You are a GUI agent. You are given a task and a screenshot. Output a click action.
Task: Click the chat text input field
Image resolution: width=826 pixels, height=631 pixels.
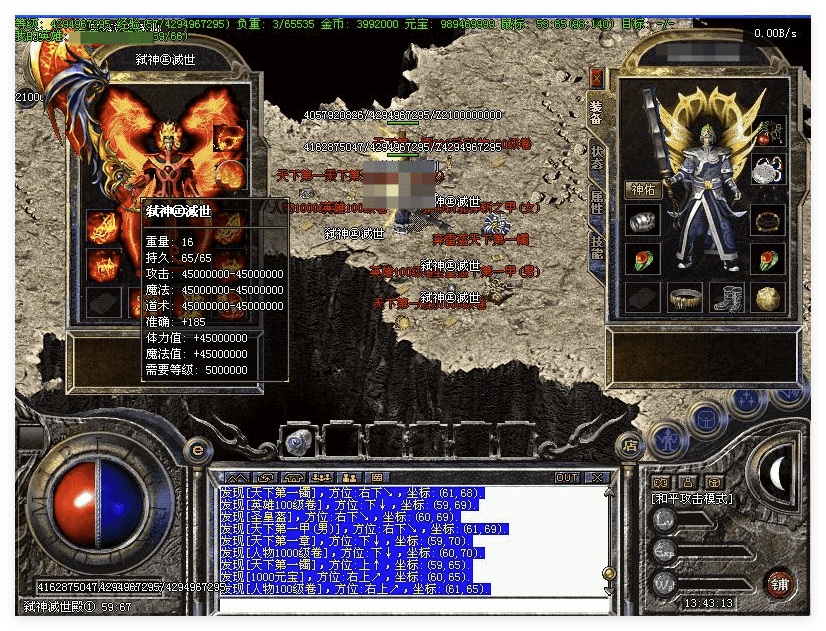point(410,604)
